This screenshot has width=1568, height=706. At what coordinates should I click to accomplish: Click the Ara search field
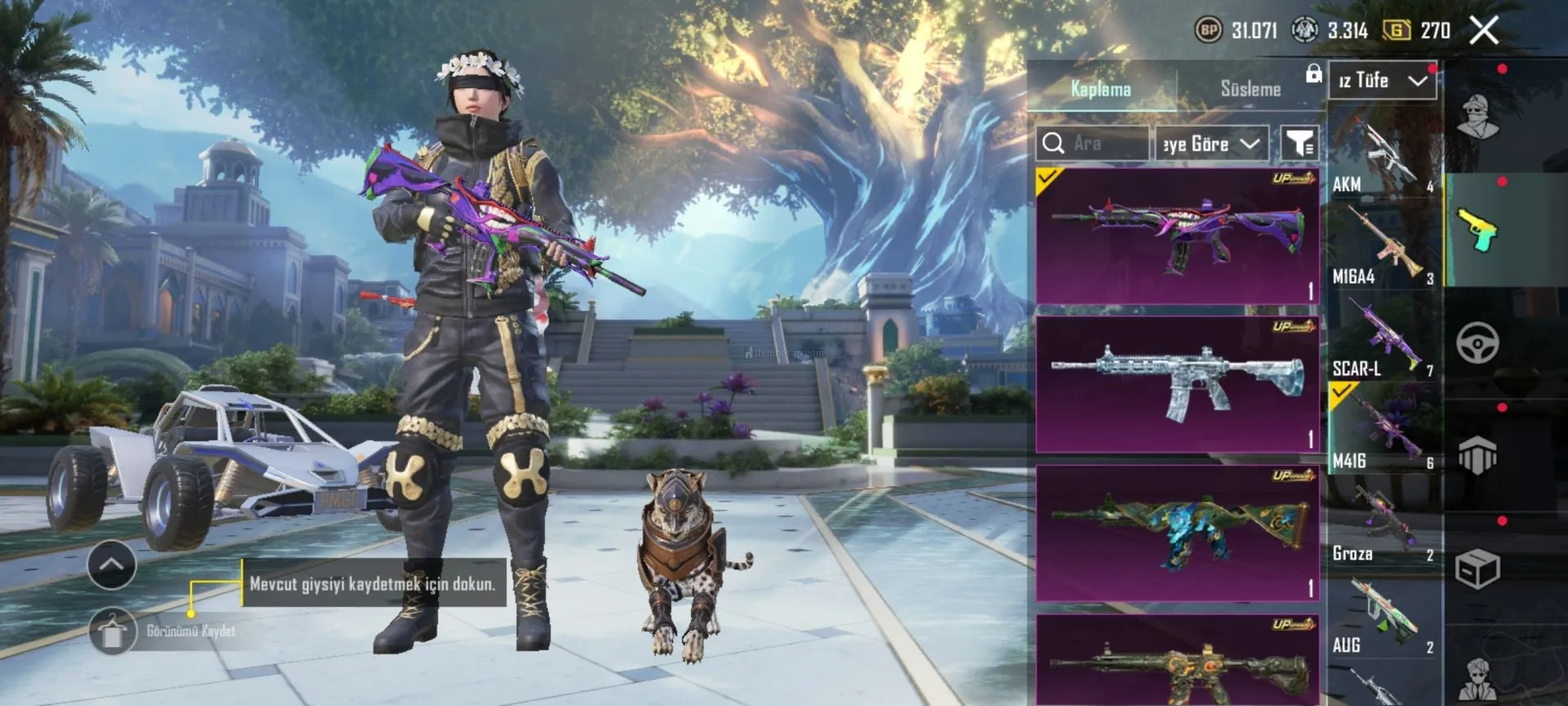pos(1093,144)
